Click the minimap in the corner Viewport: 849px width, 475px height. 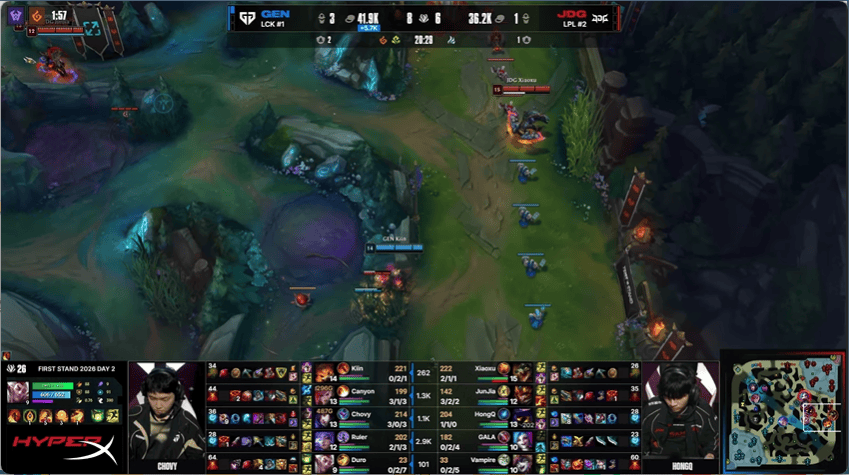[783, 410]
